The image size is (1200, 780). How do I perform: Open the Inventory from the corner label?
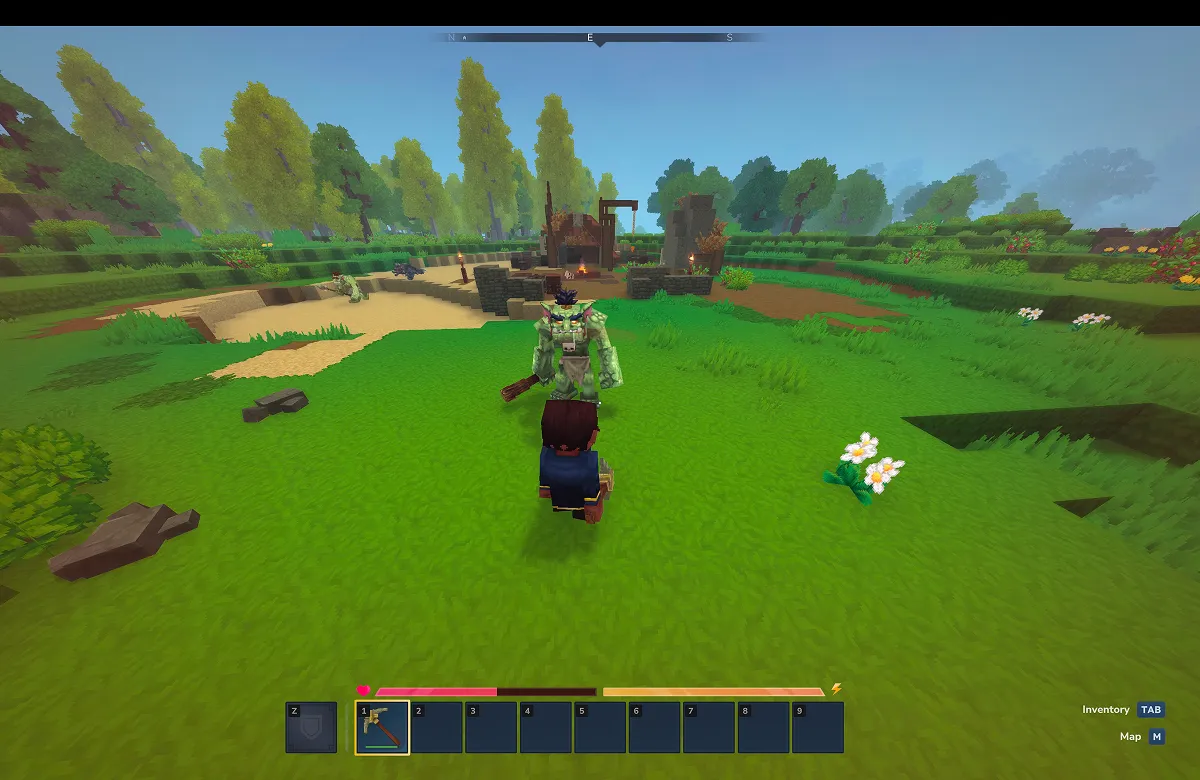coord(1122,710)
